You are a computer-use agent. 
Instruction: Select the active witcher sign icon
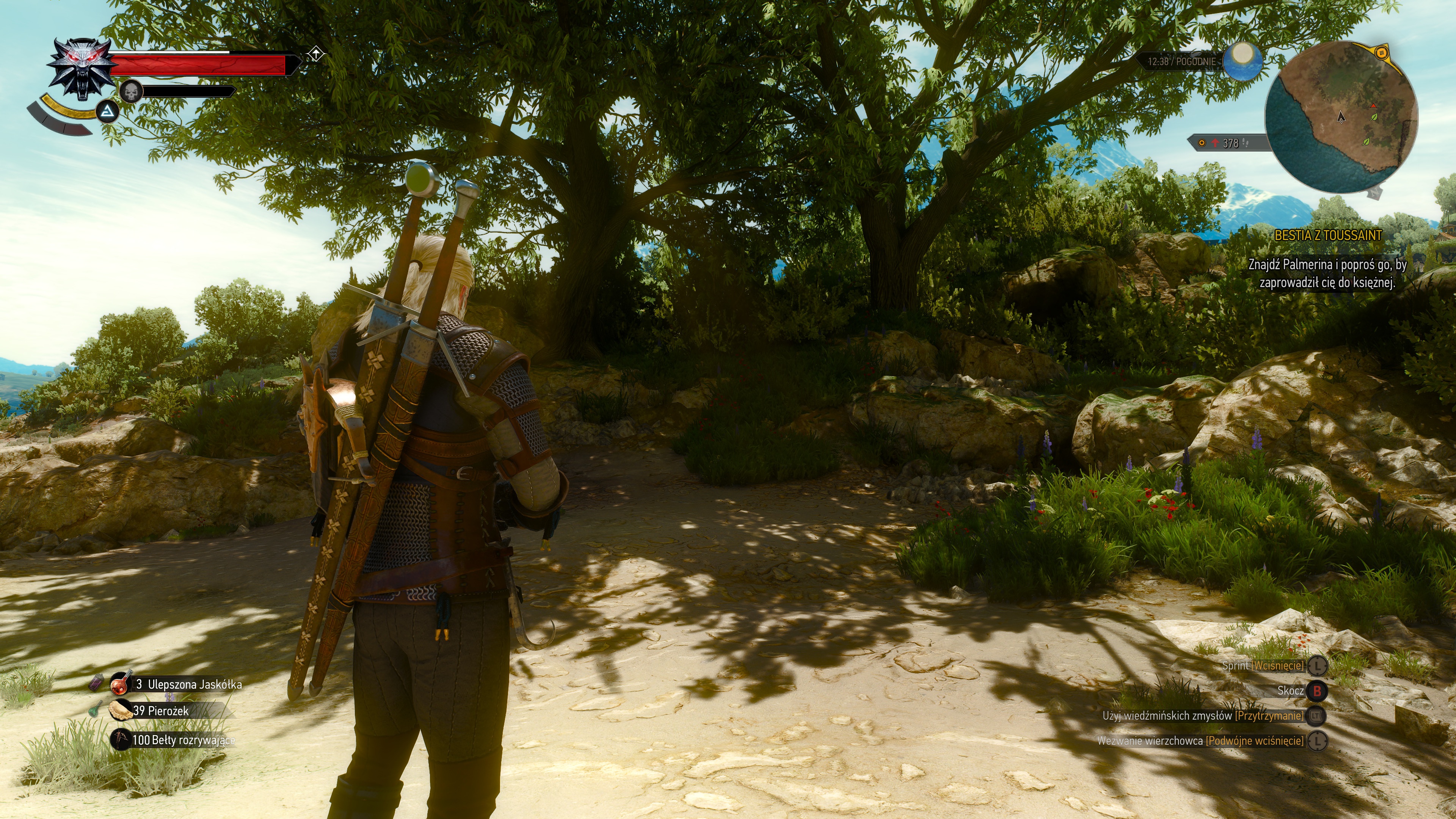coord(107,112)
